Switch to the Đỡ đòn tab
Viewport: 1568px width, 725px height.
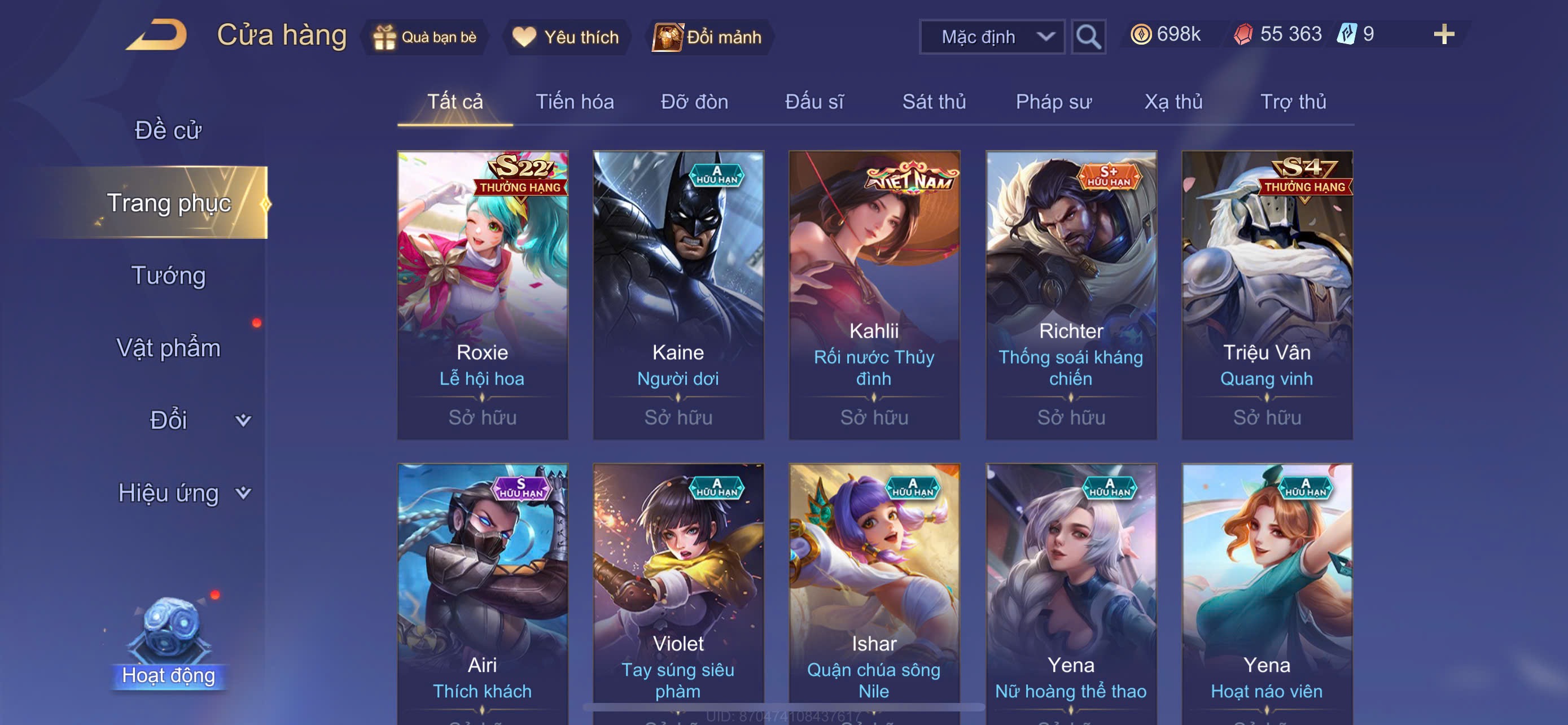694,102
